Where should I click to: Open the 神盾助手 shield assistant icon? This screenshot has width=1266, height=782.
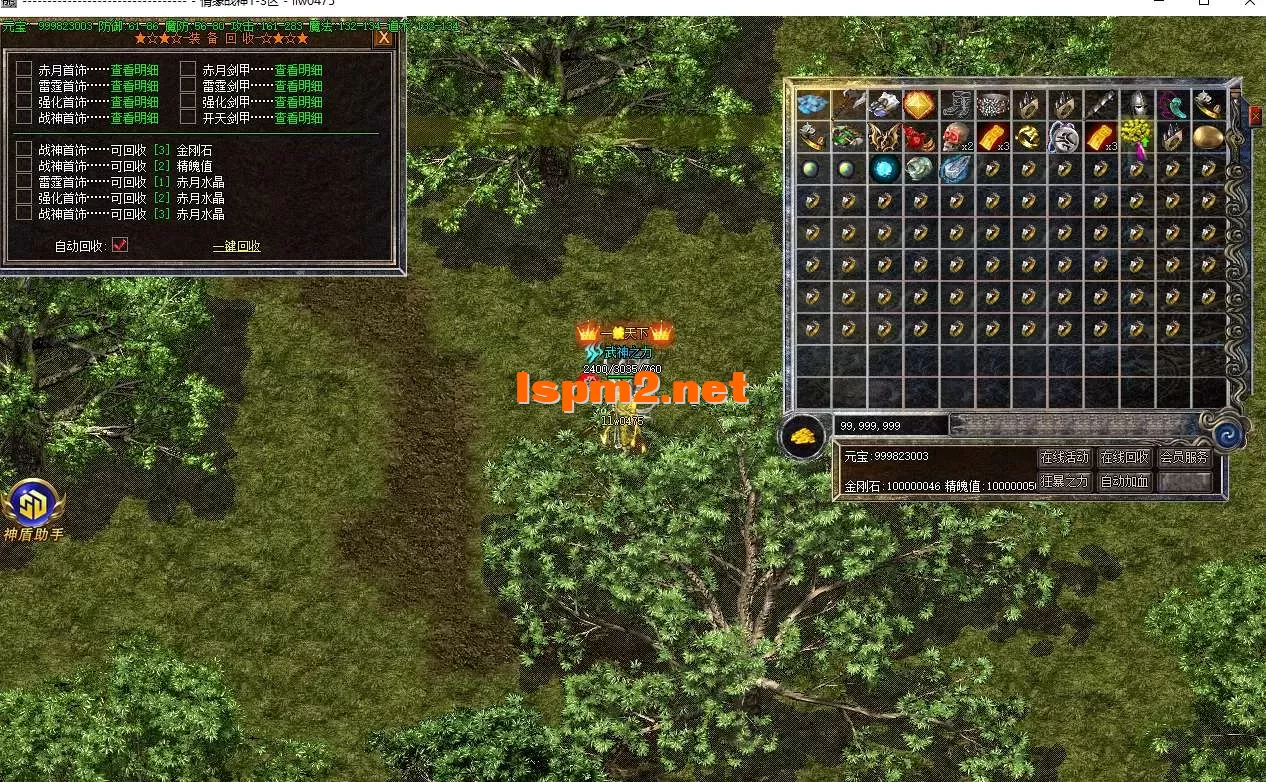34,504
